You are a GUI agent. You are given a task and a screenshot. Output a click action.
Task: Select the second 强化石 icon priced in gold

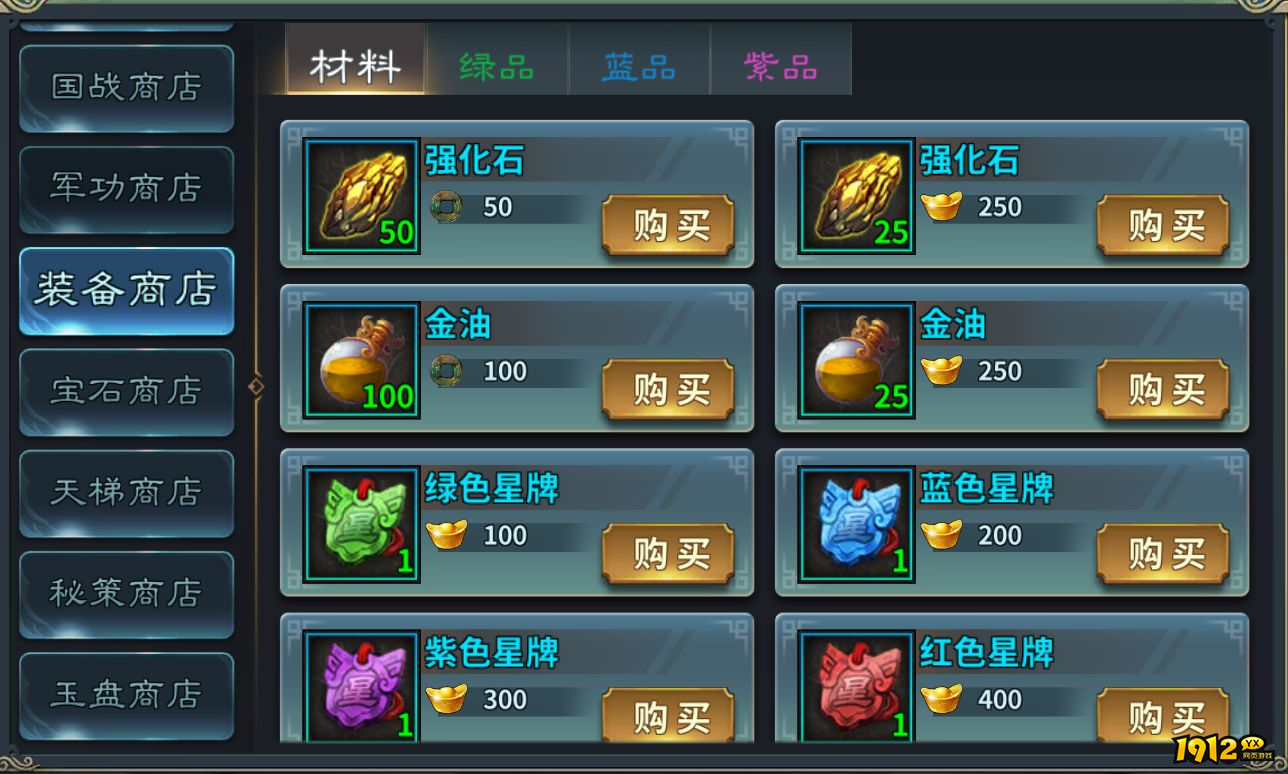(854, 192)
